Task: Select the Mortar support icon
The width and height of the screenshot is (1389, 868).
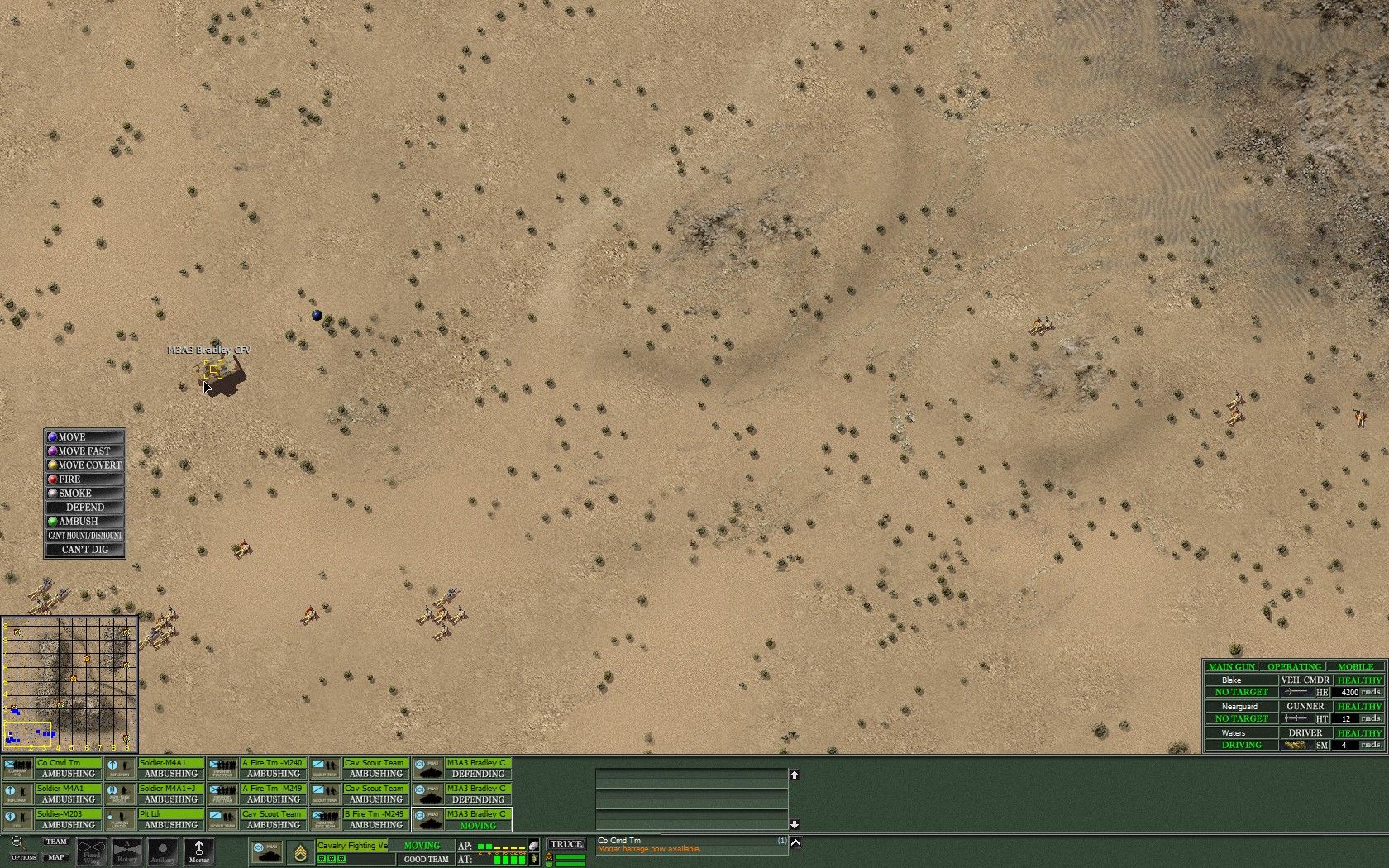Action: point(198,851)
